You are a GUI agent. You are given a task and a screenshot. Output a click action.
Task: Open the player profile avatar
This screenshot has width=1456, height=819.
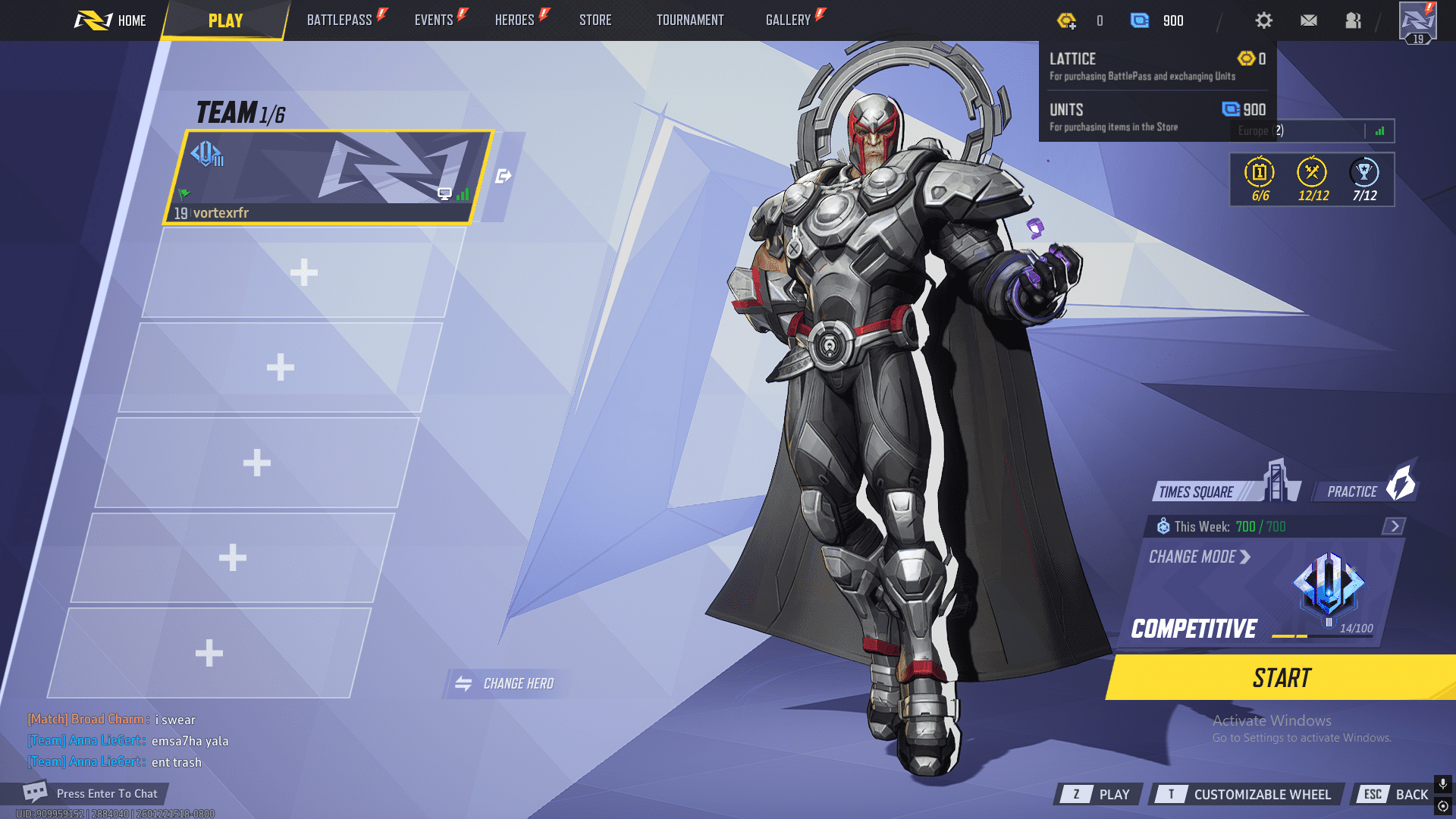click(1417, 22)
